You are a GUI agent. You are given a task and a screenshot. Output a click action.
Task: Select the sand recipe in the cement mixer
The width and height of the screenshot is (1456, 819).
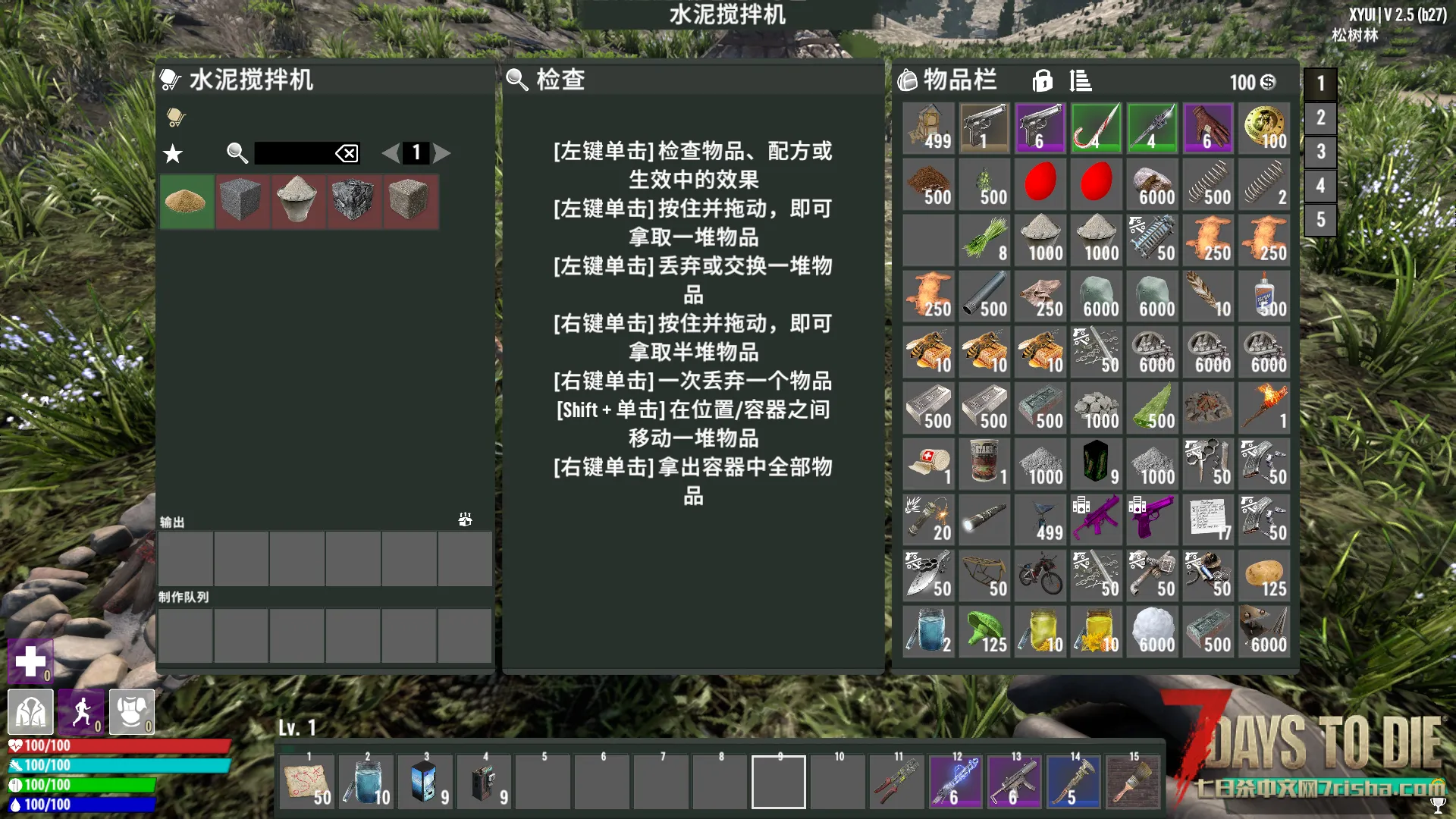[186, 202]
